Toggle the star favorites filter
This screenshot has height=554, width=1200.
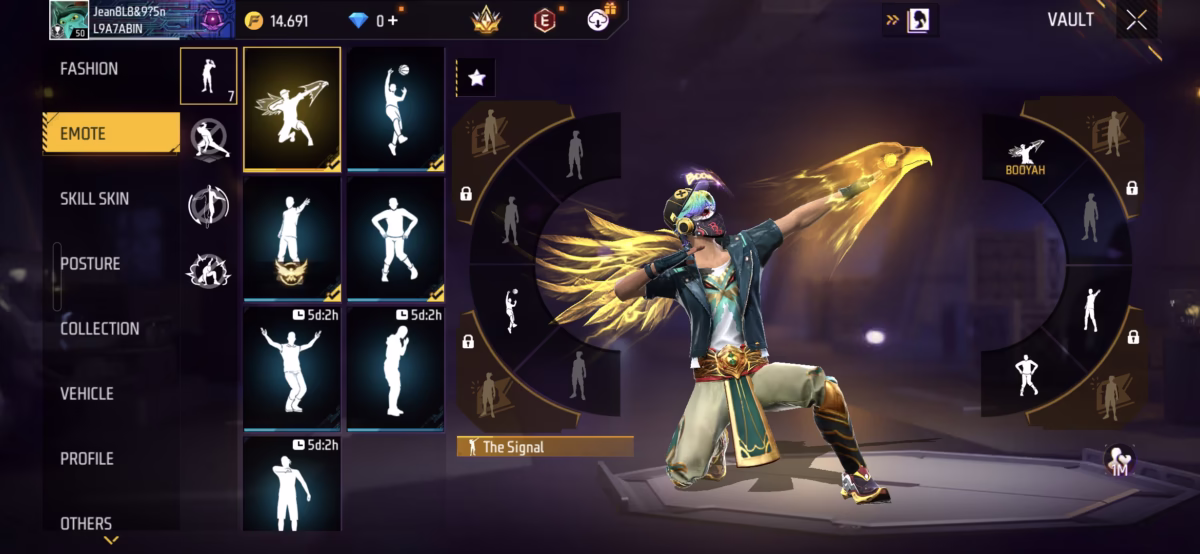477,78
